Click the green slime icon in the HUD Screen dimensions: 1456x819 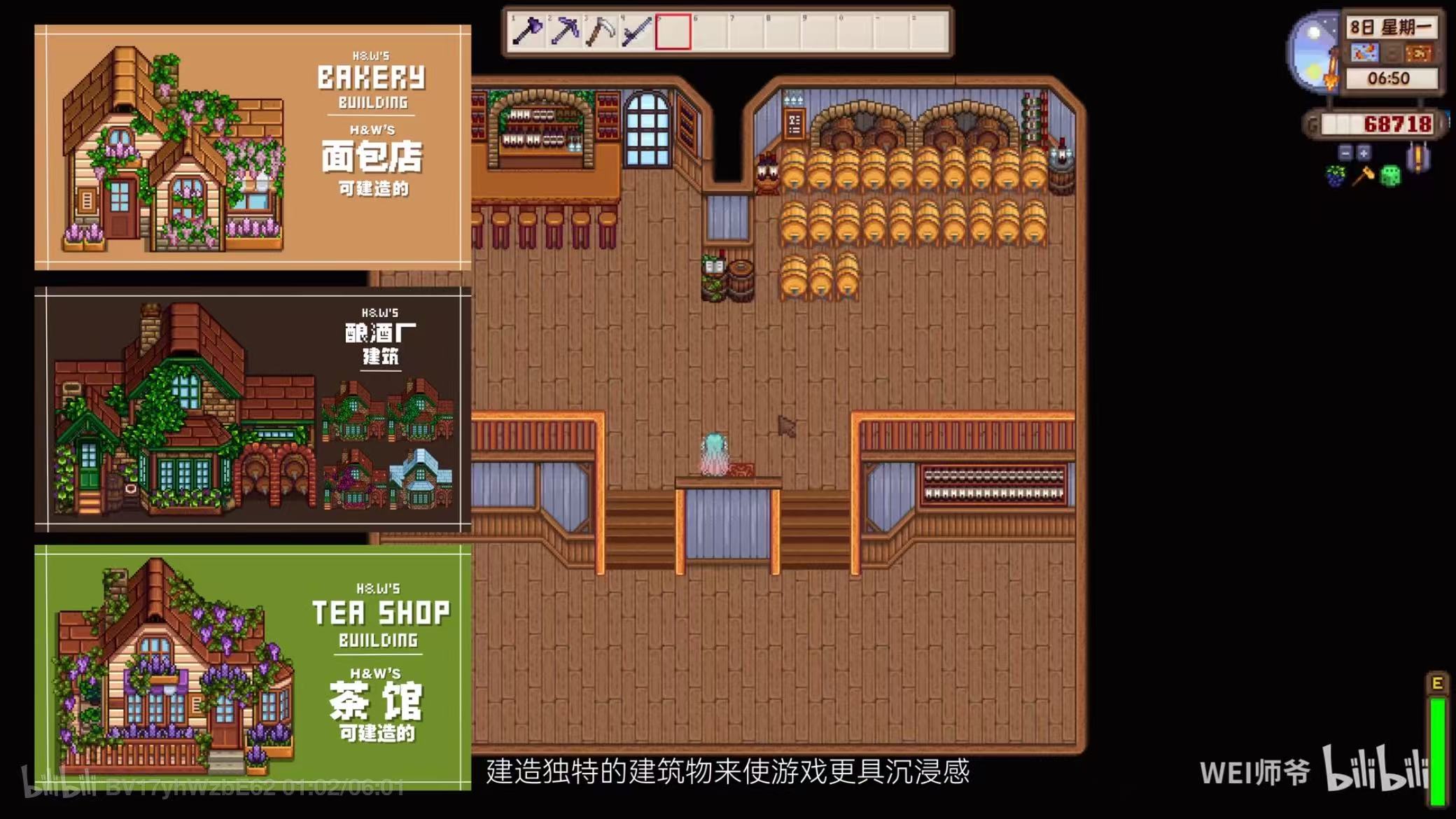point(1389,175)
